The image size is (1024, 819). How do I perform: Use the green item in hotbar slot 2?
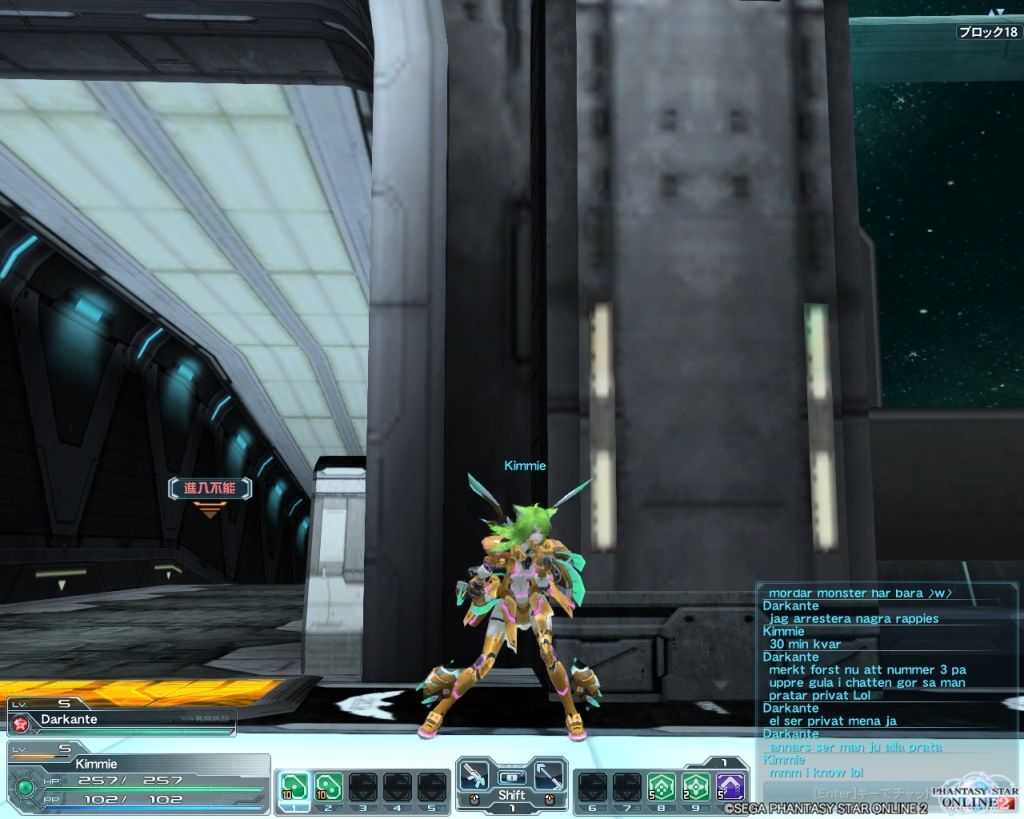point(328,786)
